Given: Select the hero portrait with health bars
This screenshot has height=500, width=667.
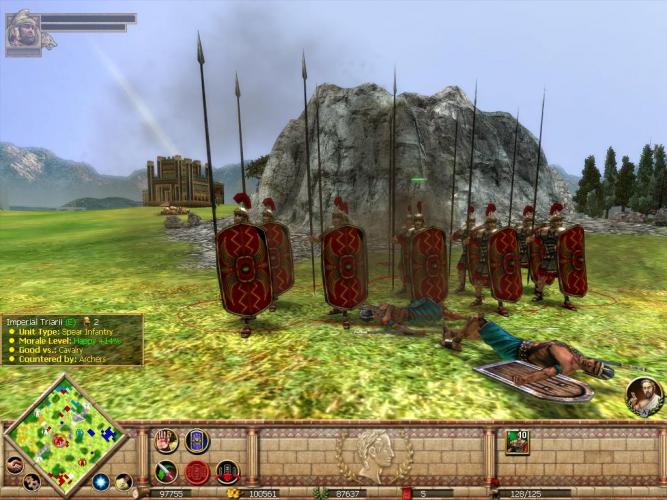Looking at the screenshot, I should pyautogui.click(x=23, y=31).
